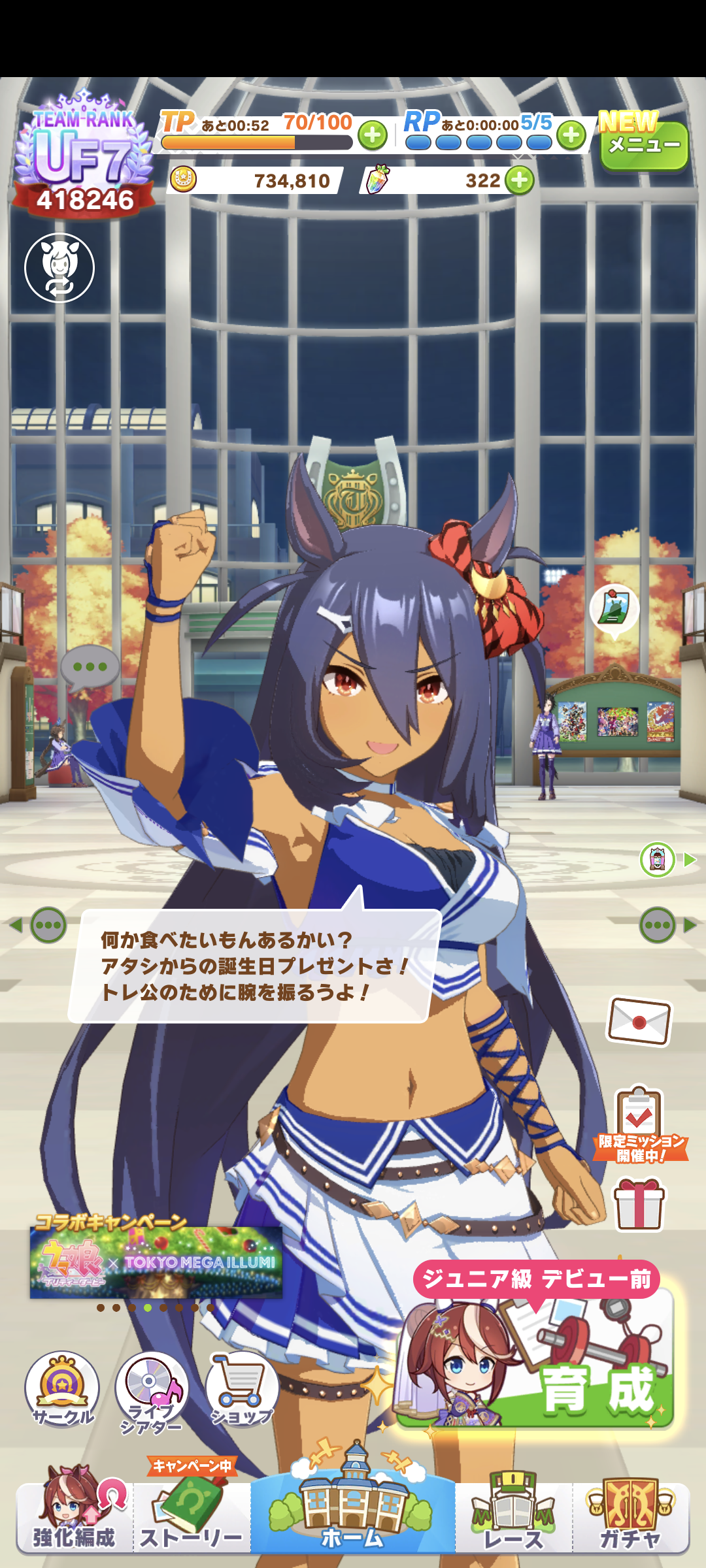Open the gift box presents
Image resolution: width=706 pixels, height=1568 pixels.
coord(639,1204)
